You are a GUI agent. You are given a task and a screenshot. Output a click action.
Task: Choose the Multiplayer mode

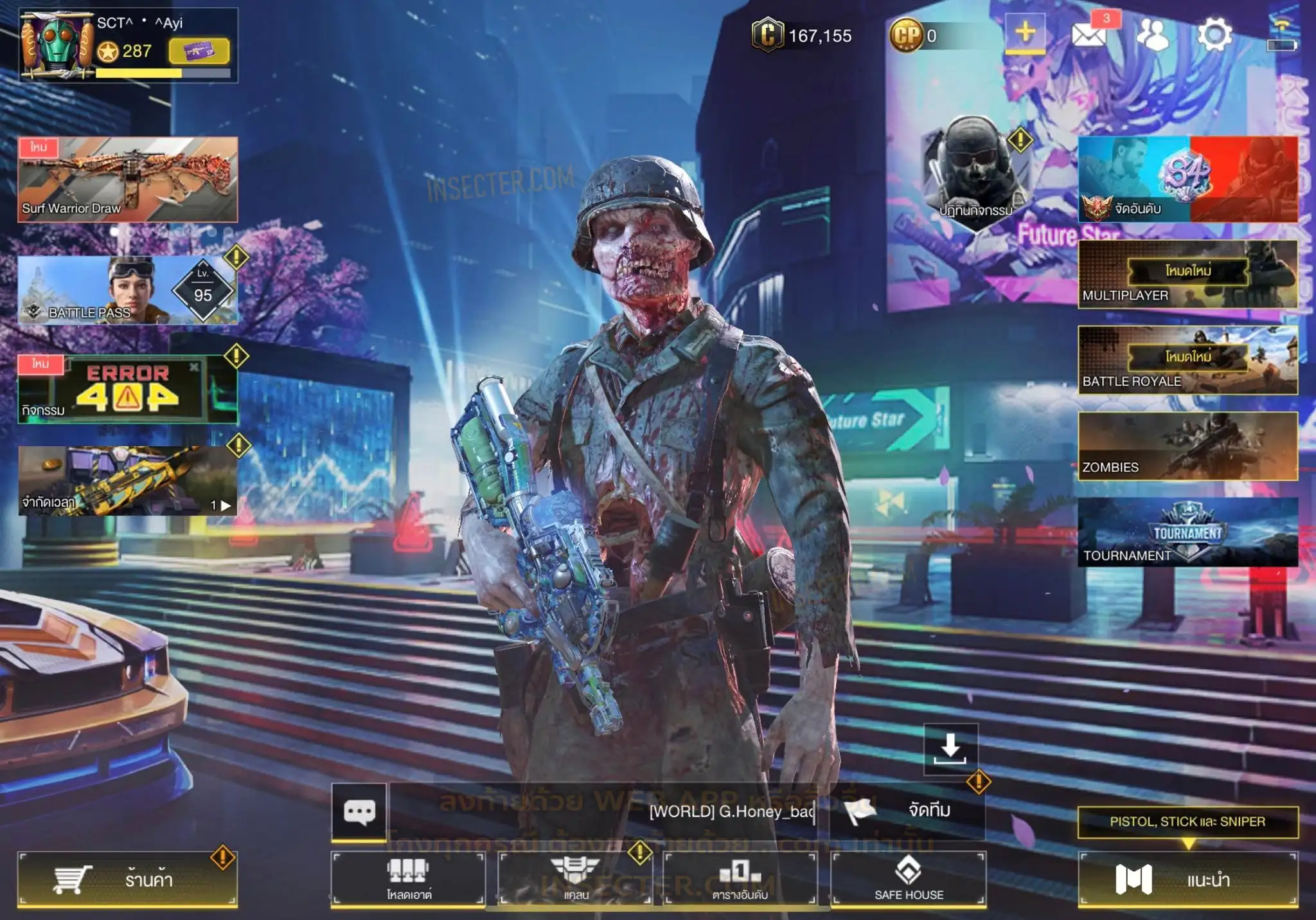point(1187,275)
